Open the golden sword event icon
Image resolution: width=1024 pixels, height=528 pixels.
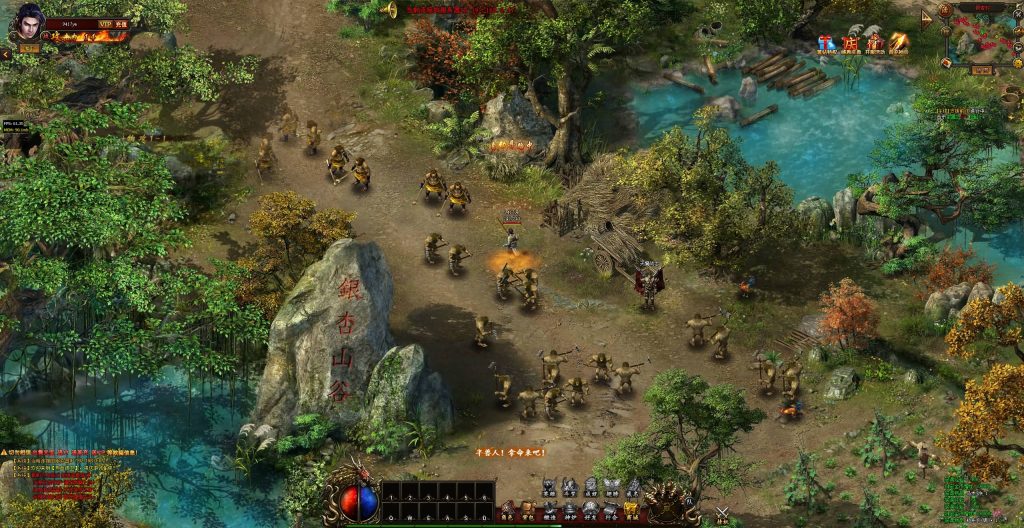pyautogui.click(x=899, y=42)
